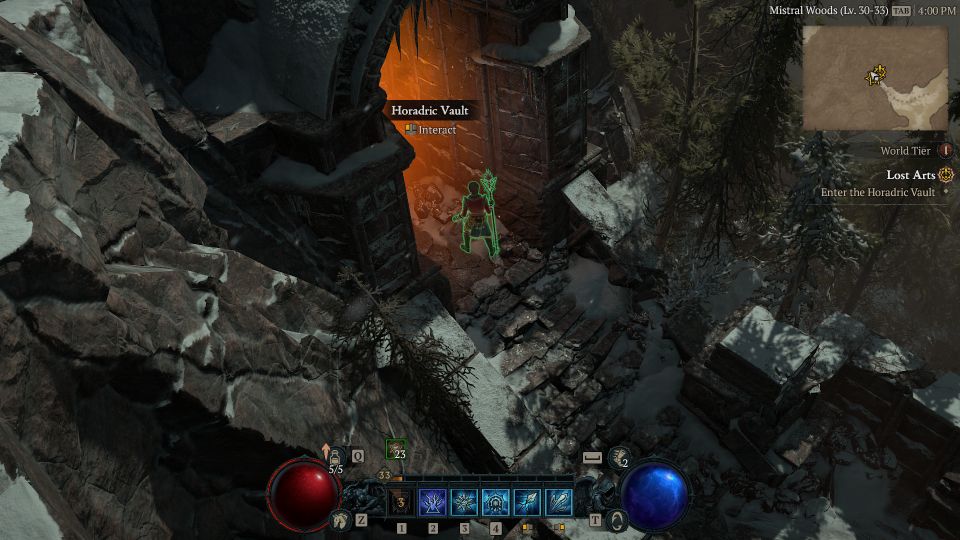Use the ice armor skill in slot four
The width and height of the screenshot is (960, 540).
pos(496,502)
